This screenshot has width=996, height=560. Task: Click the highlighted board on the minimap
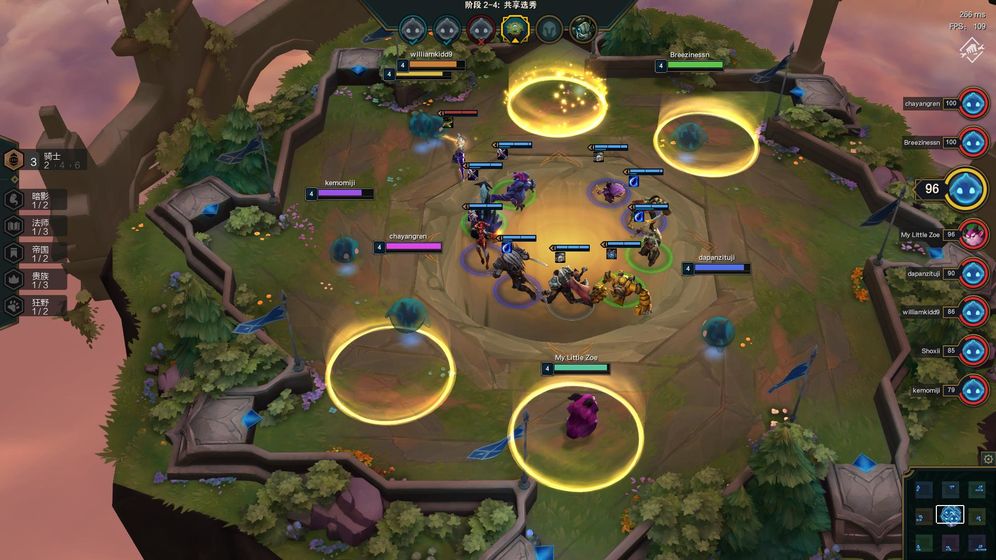950,514
